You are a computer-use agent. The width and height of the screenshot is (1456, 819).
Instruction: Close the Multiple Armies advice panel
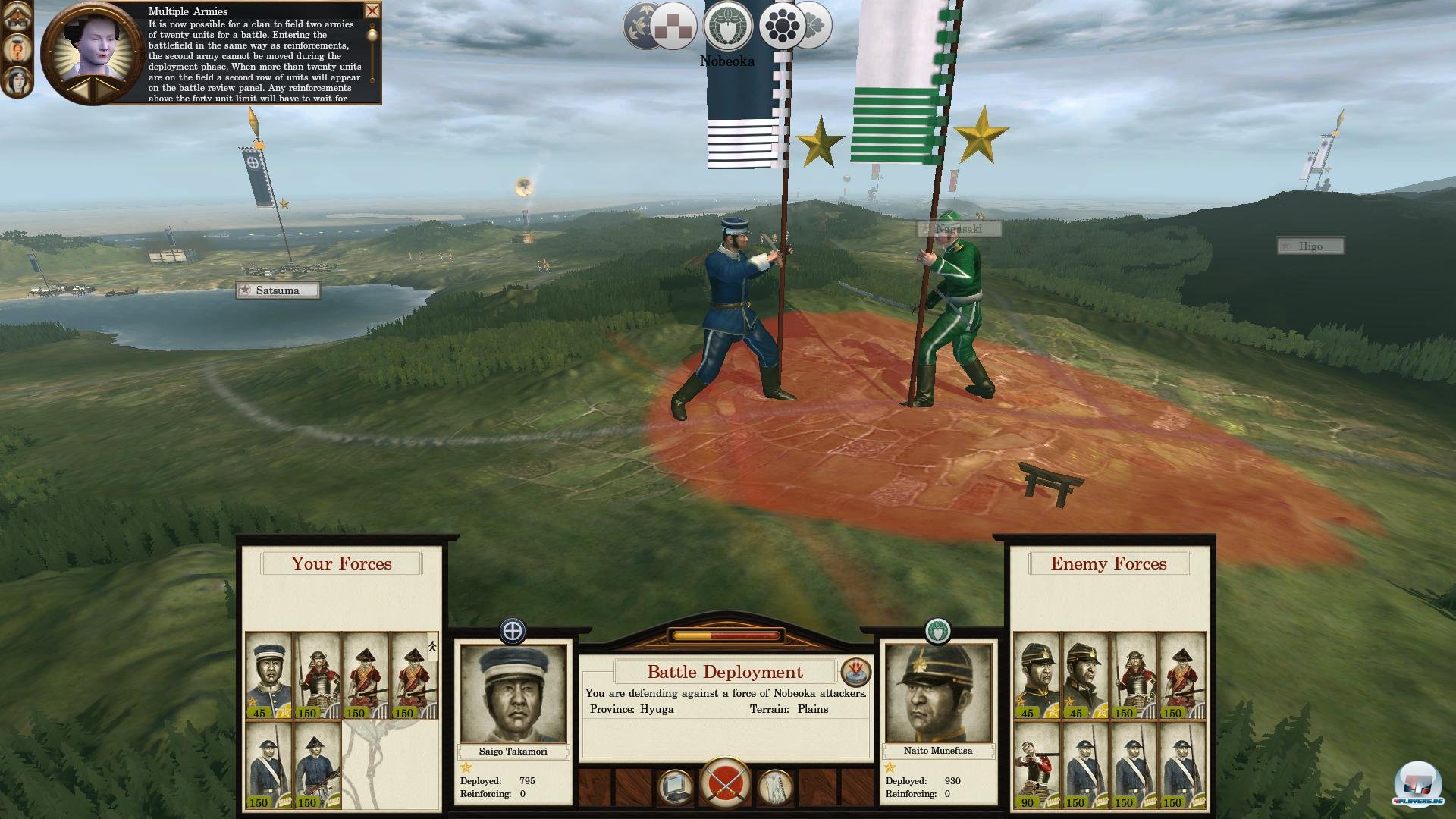click(372, 11)
